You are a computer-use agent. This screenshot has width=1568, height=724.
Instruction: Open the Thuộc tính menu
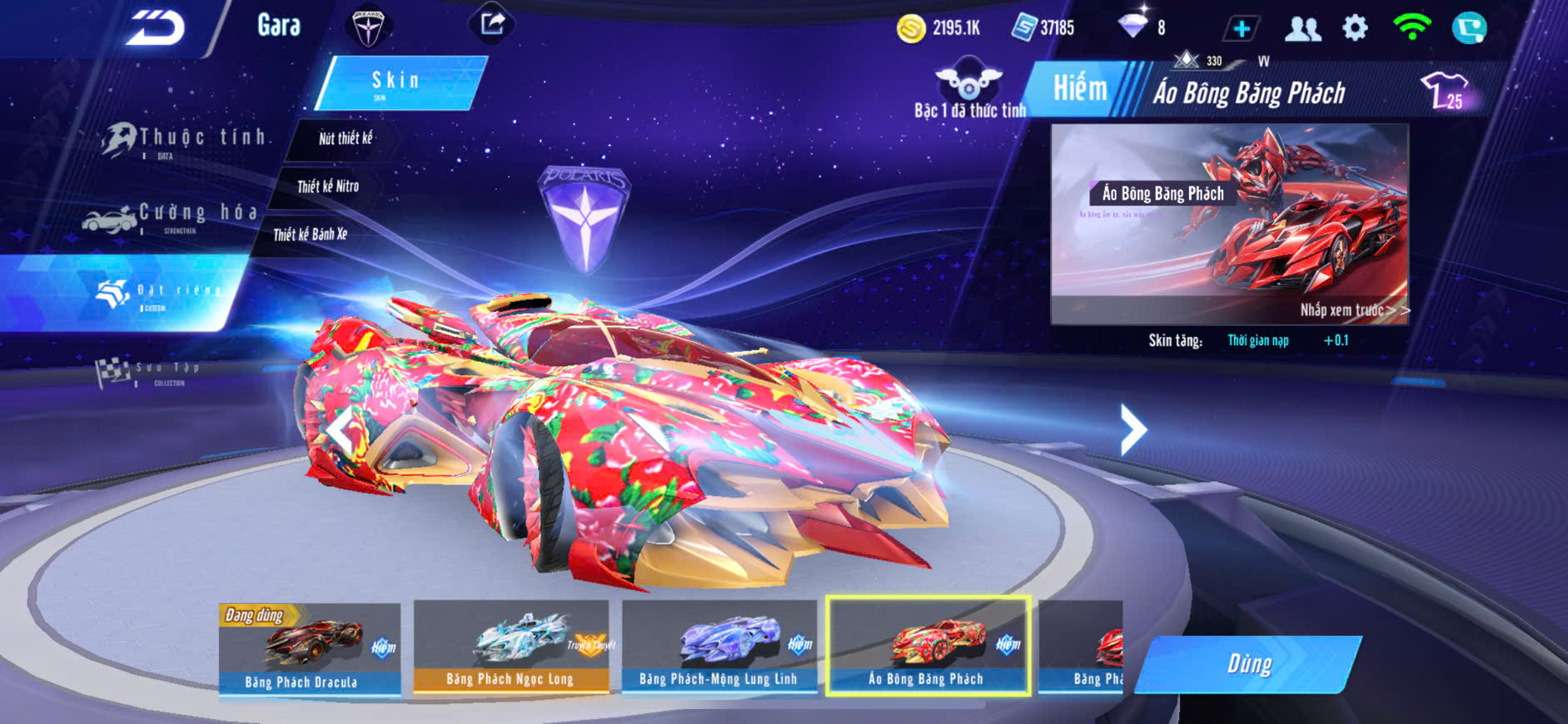pos(185,140)
